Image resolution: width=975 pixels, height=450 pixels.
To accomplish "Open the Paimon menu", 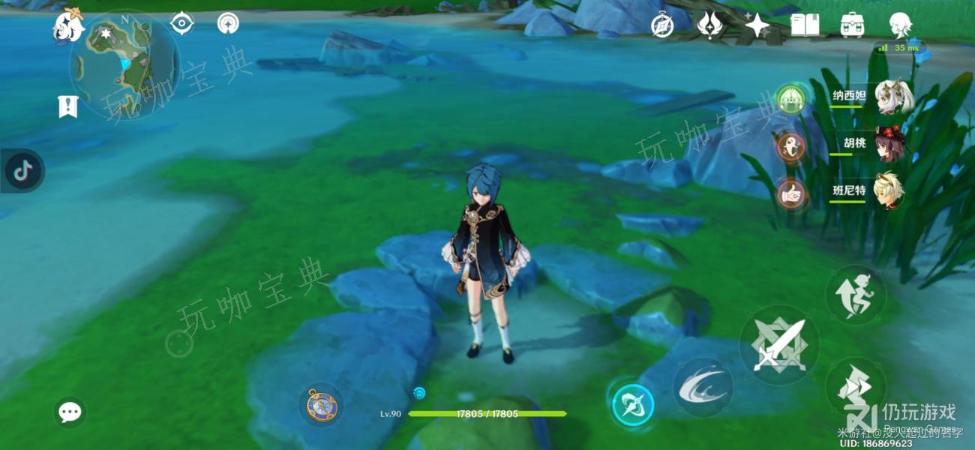I will coord(68,25).
